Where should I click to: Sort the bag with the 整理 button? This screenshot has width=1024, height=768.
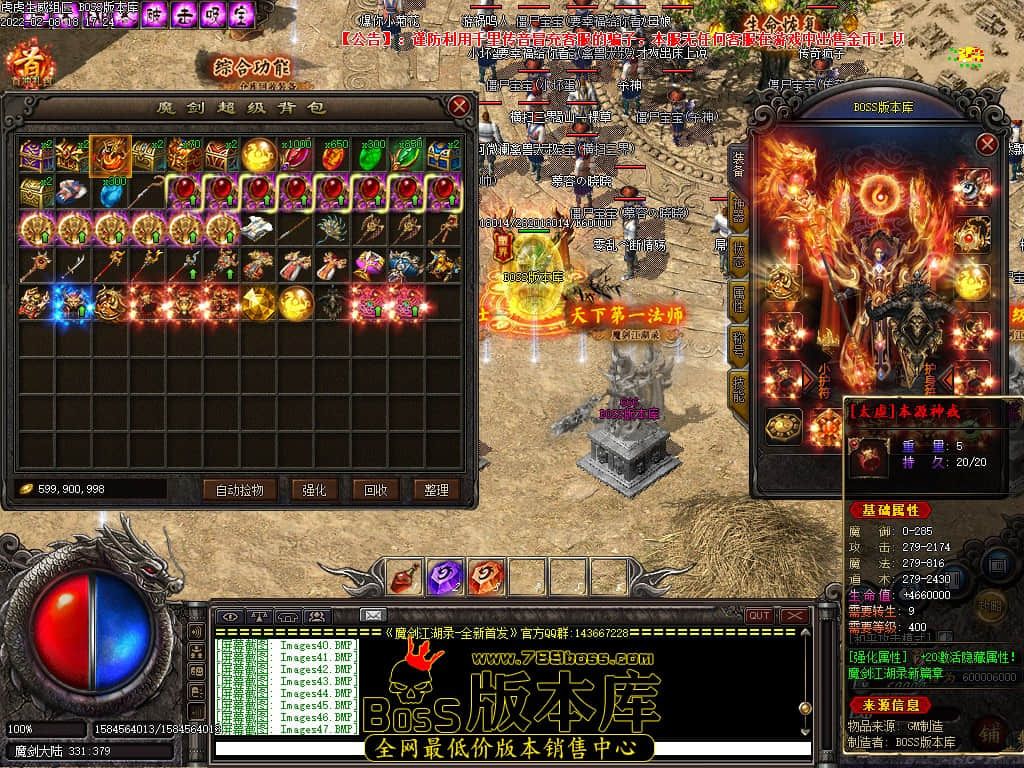[436, 490]
